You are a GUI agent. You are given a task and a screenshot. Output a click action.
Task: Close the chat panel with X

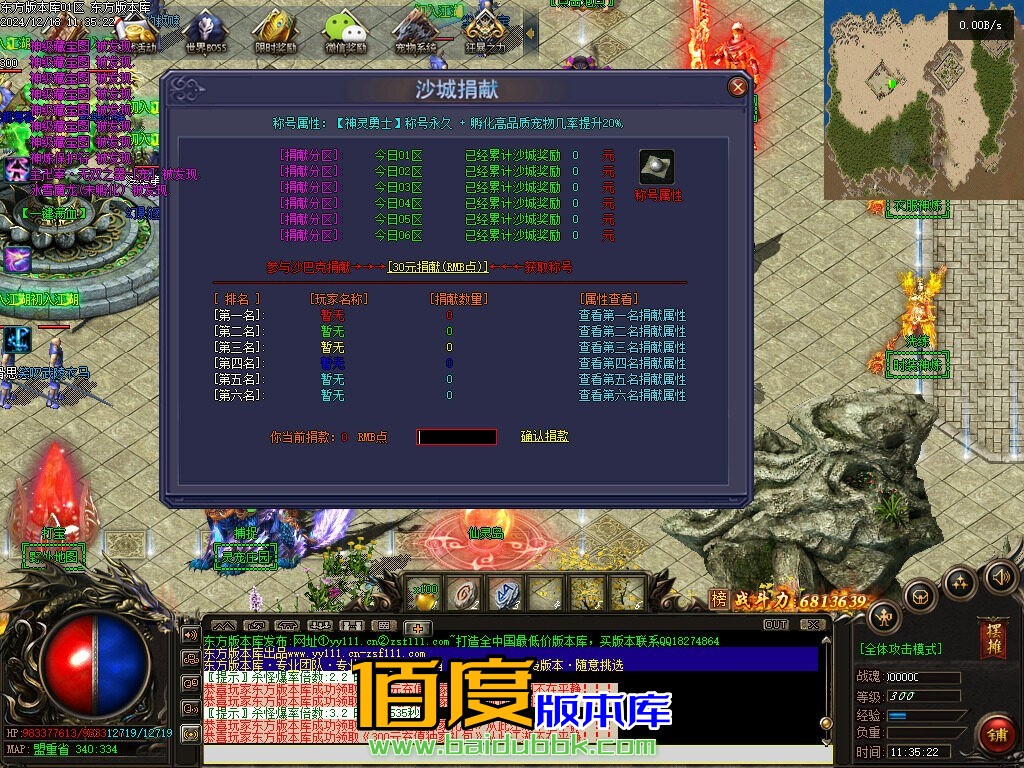tap(815, 625)
